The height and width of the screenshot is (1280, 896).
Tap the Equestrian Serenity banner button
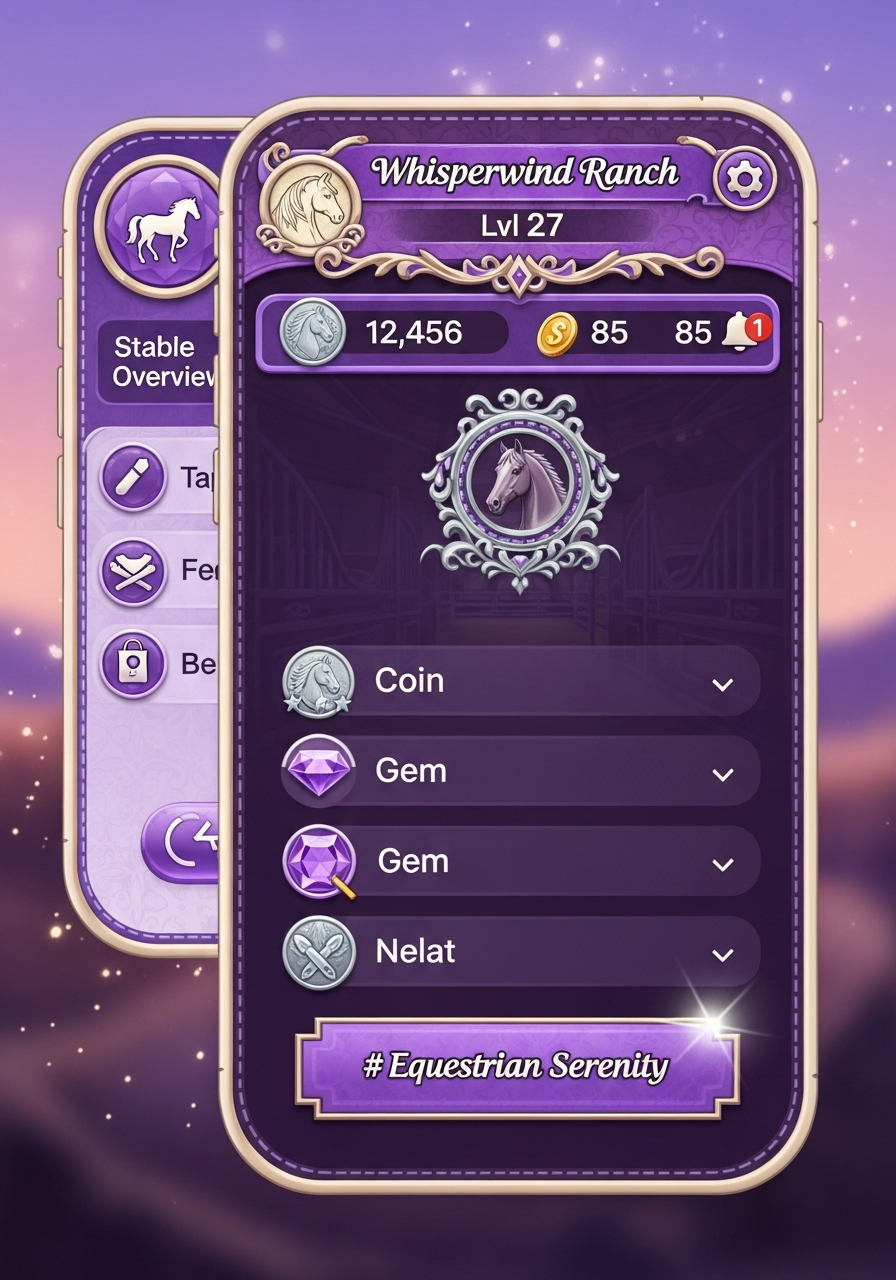click(517, 1066)
